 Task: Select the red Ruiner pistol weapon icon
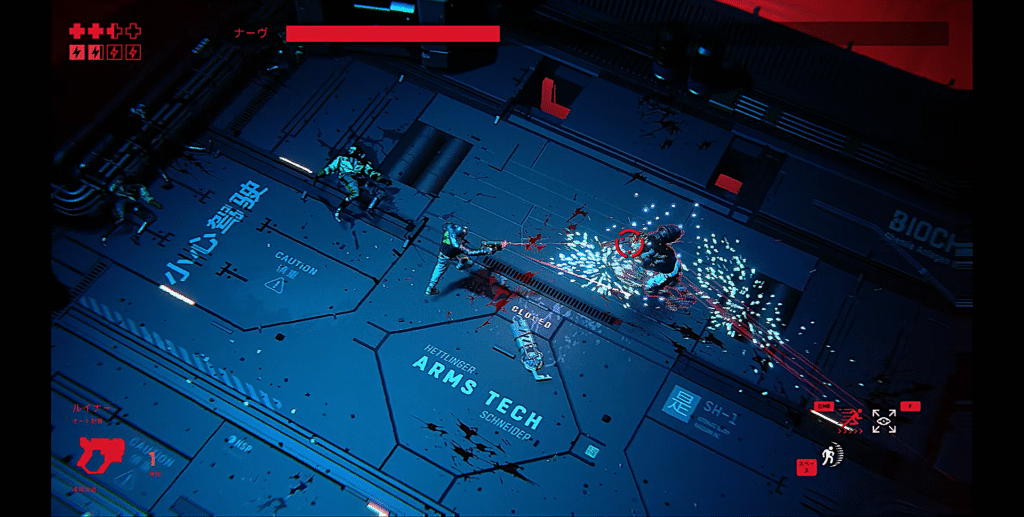101,455
